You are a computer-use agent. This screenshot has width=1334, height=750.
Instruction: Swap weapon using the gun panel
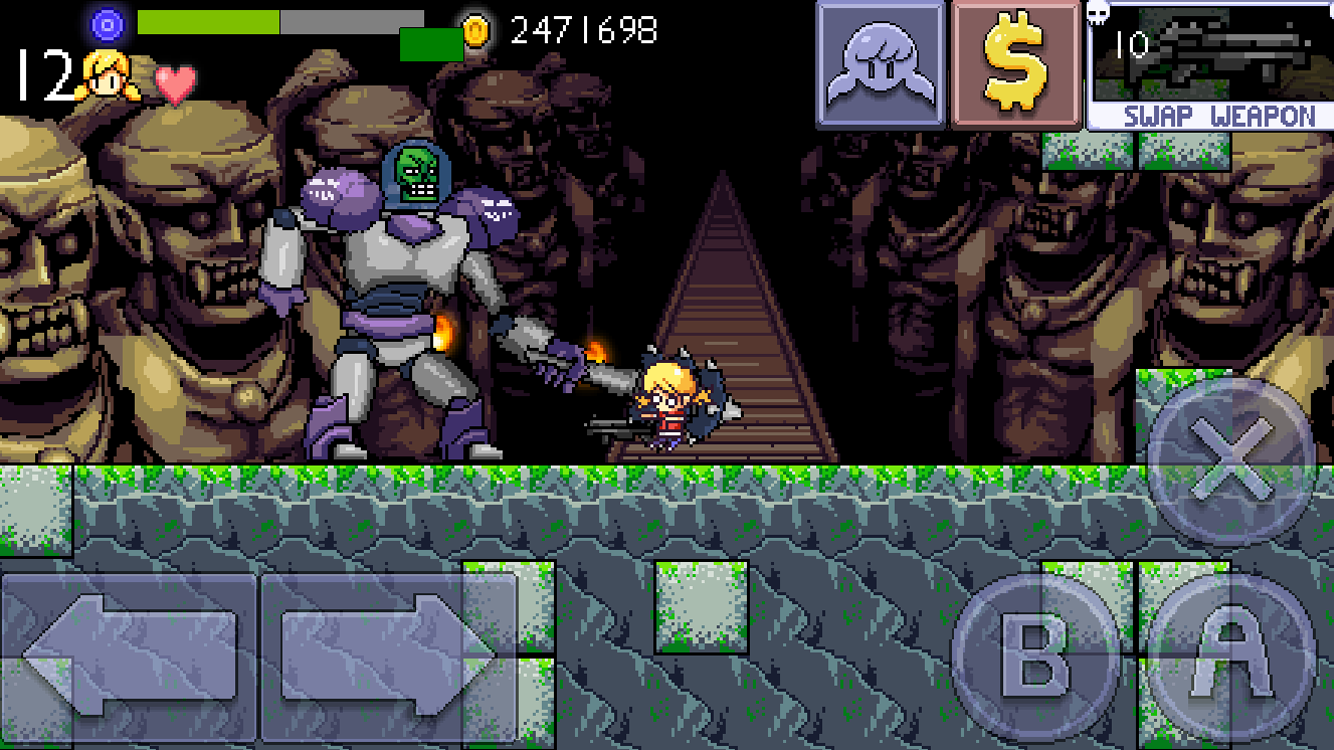click(1210, 66)
